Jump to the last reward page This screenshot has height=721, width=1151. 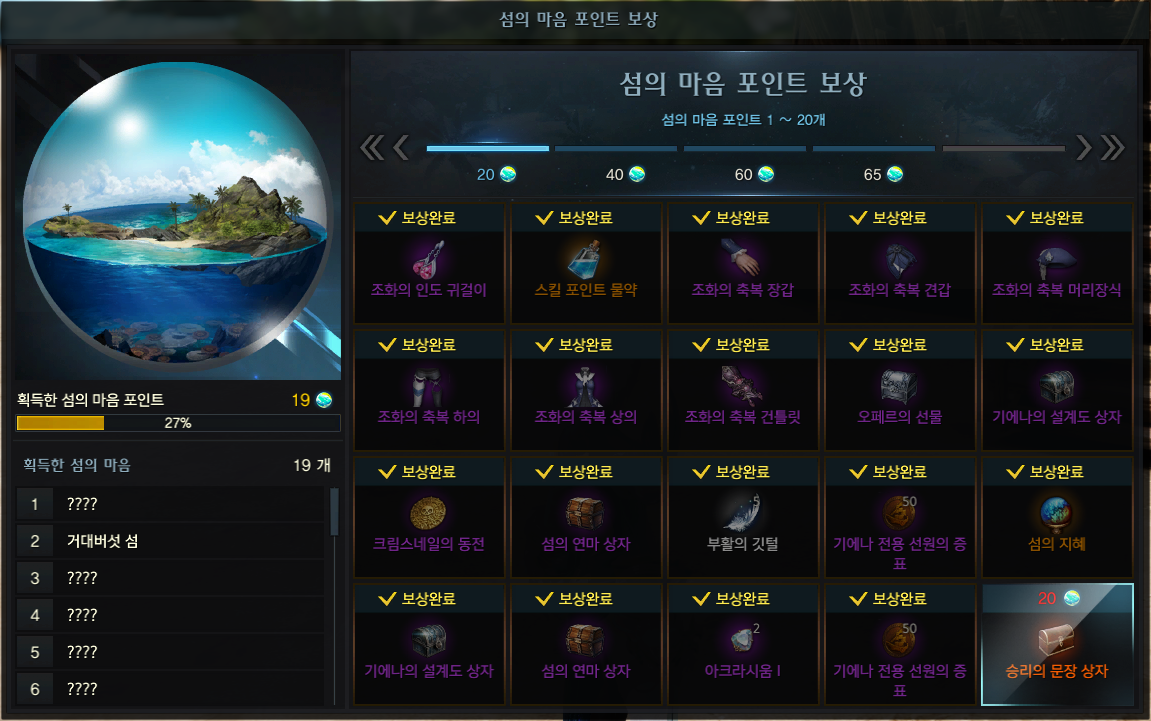click(x=1112, y=148)
